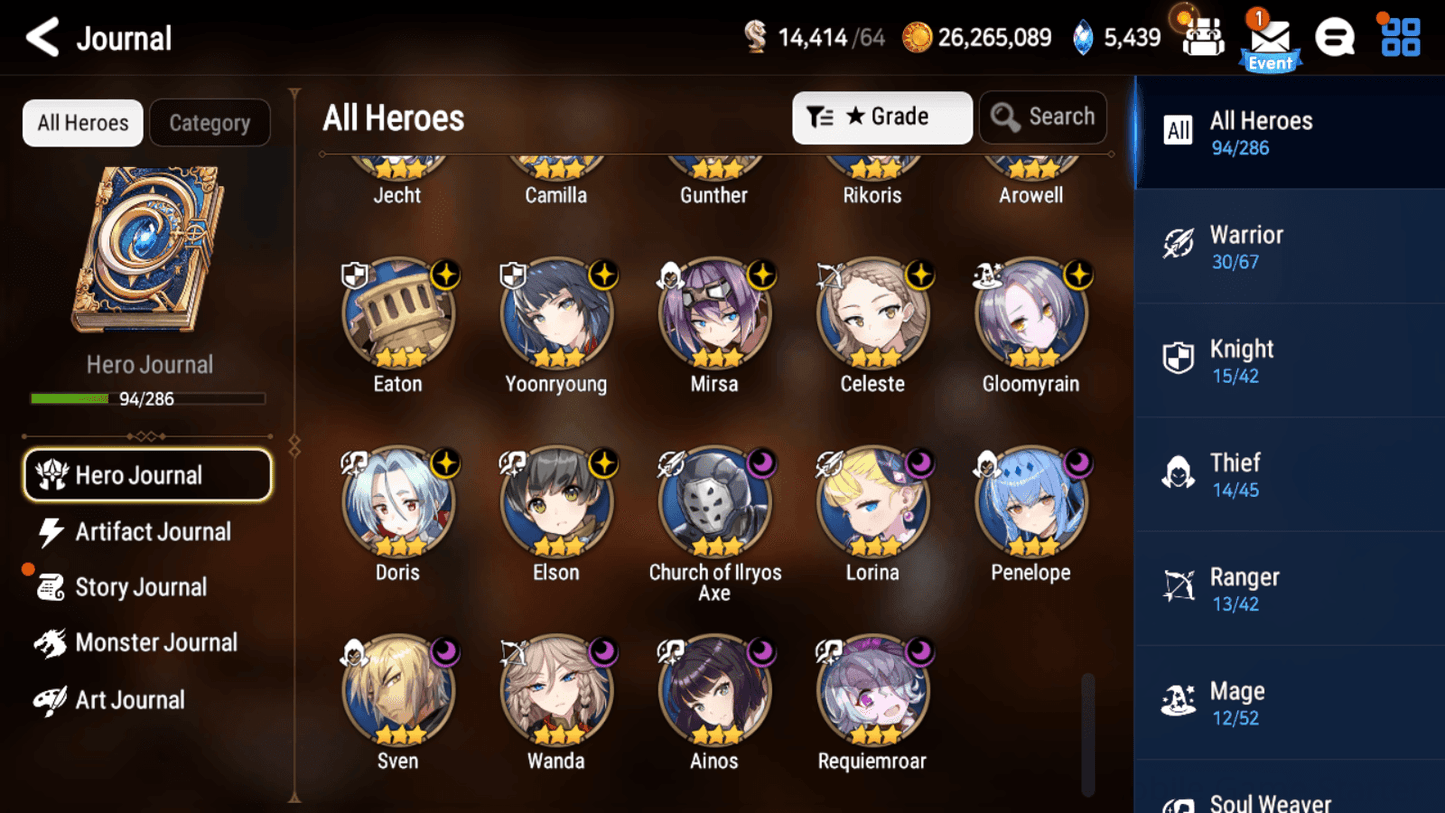Viewport: 1445px width, 813px height.
Task: Open the gift package icon in top bar
Action: pyautogui.click(x=1201, y=36)
